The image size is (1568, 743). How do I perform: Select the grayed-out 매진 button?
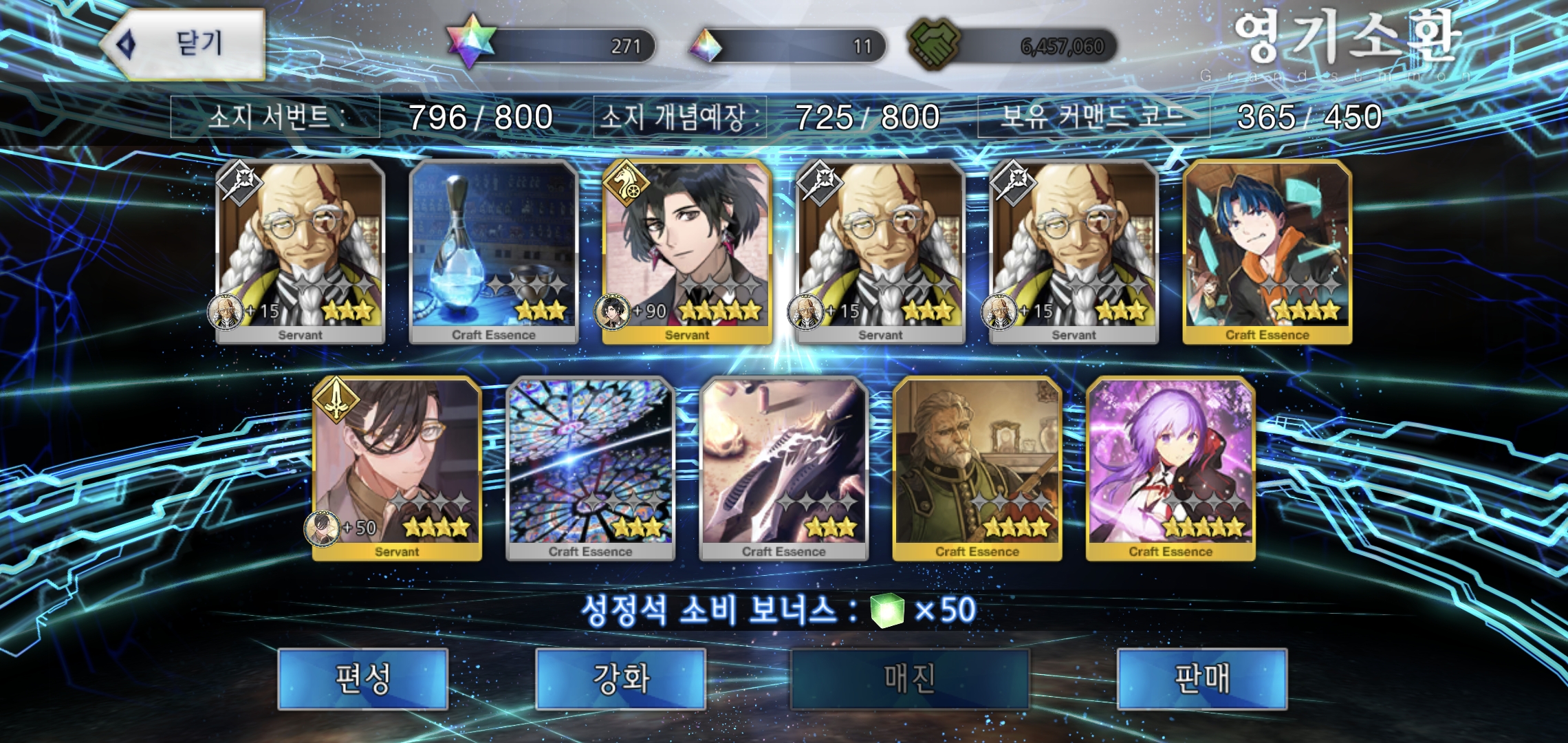click(x=909, y=679)
